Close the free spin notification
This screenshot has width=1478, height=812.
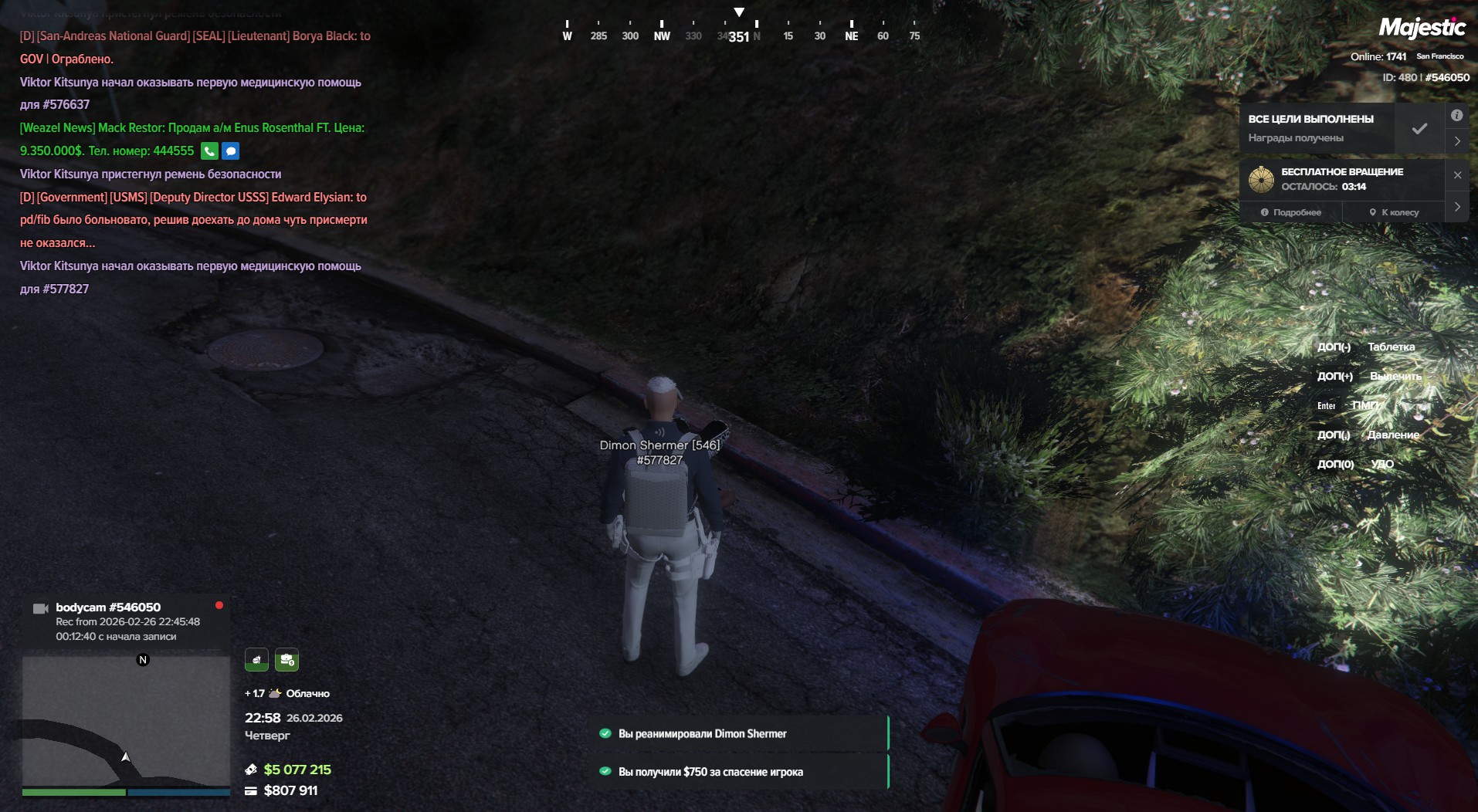[x=1457, y=175]
